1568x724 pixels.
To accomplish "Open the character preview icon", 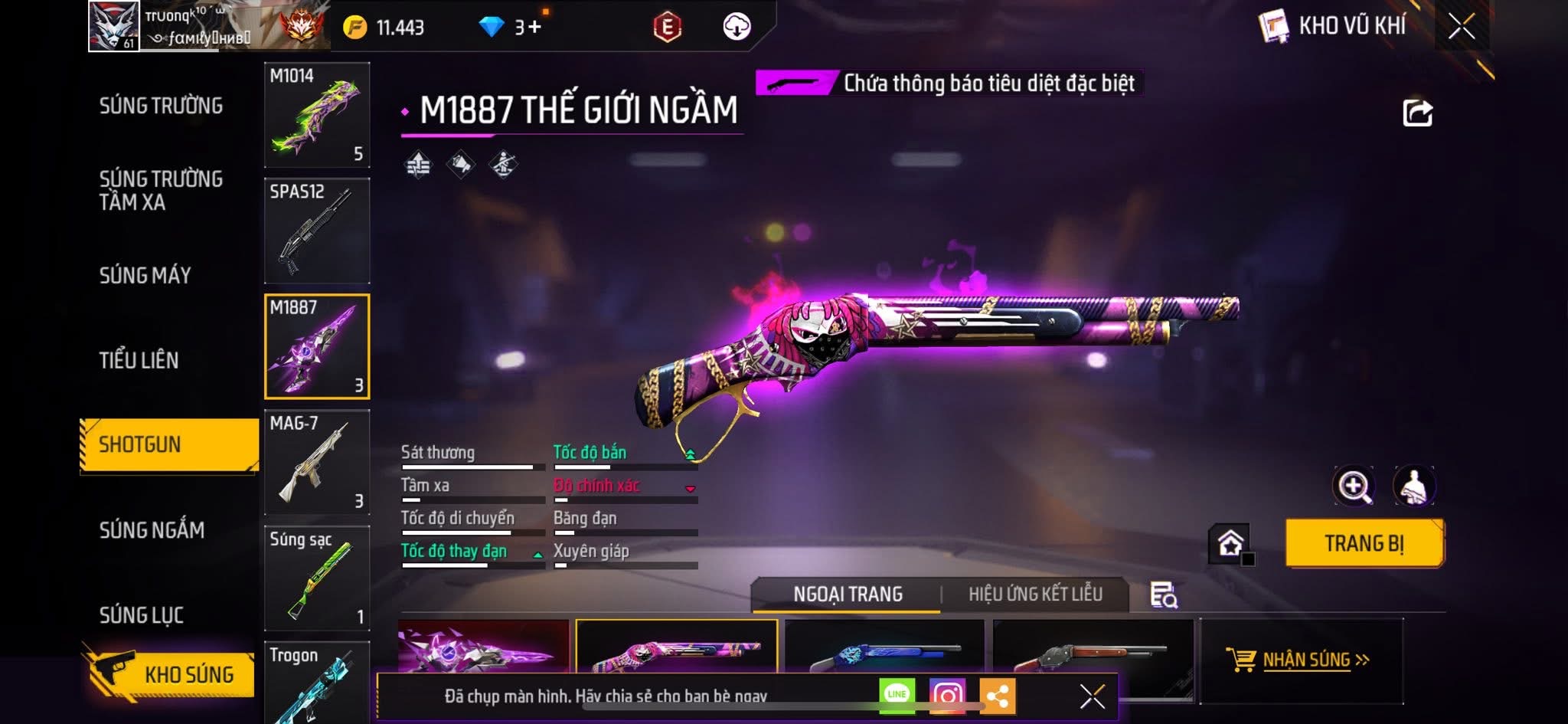I will click(x=1413, y=486).
